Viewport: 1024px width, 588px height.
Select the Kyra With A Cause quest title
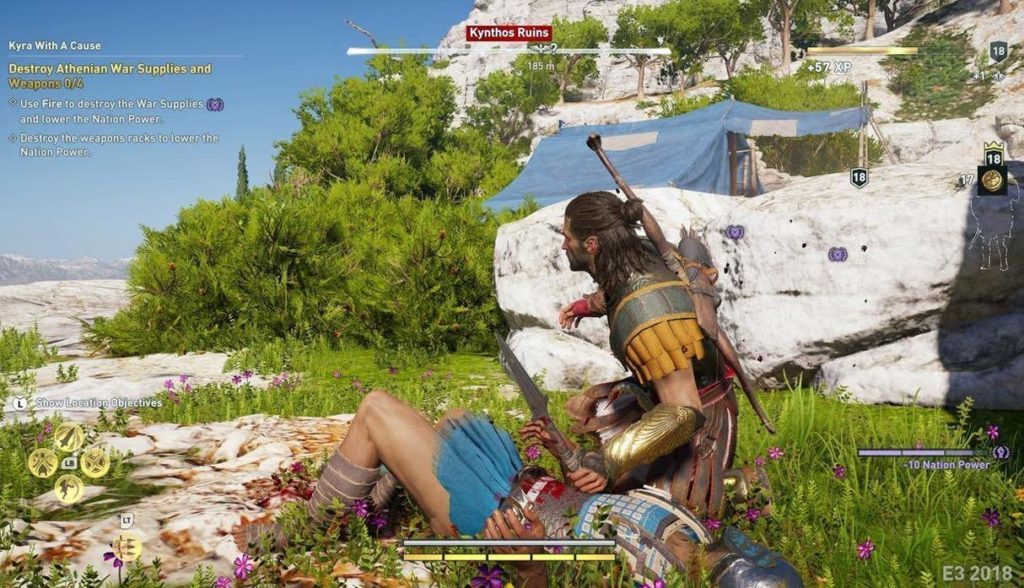[55, 46]
